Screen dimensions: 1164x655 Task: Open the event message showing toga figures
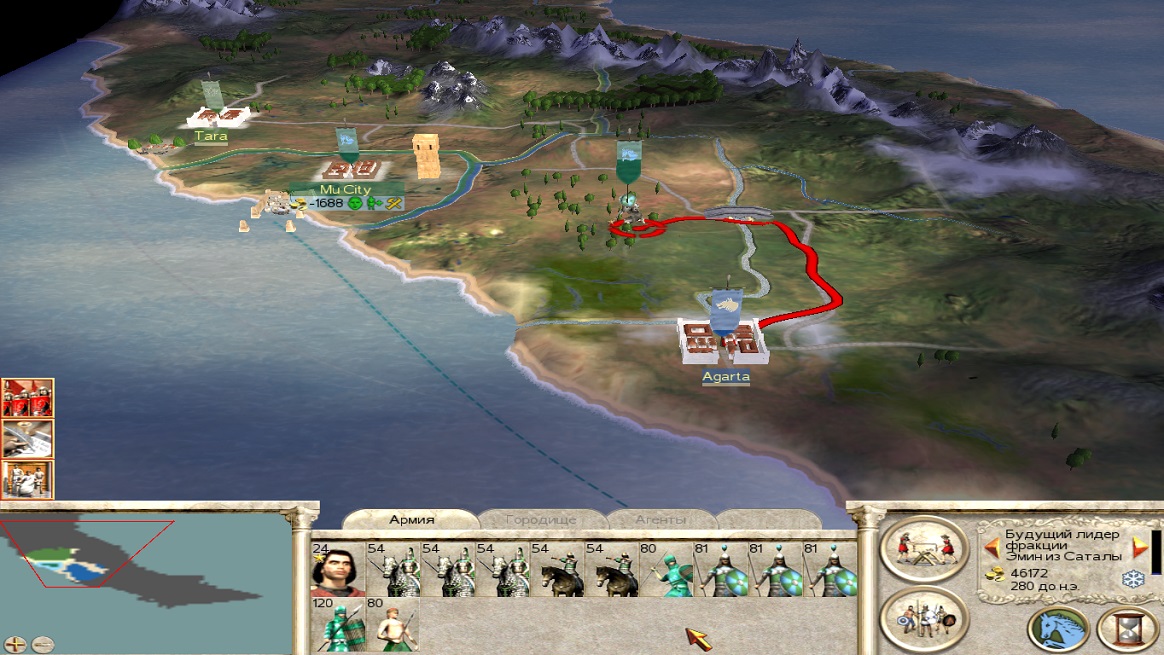(27, 480)
